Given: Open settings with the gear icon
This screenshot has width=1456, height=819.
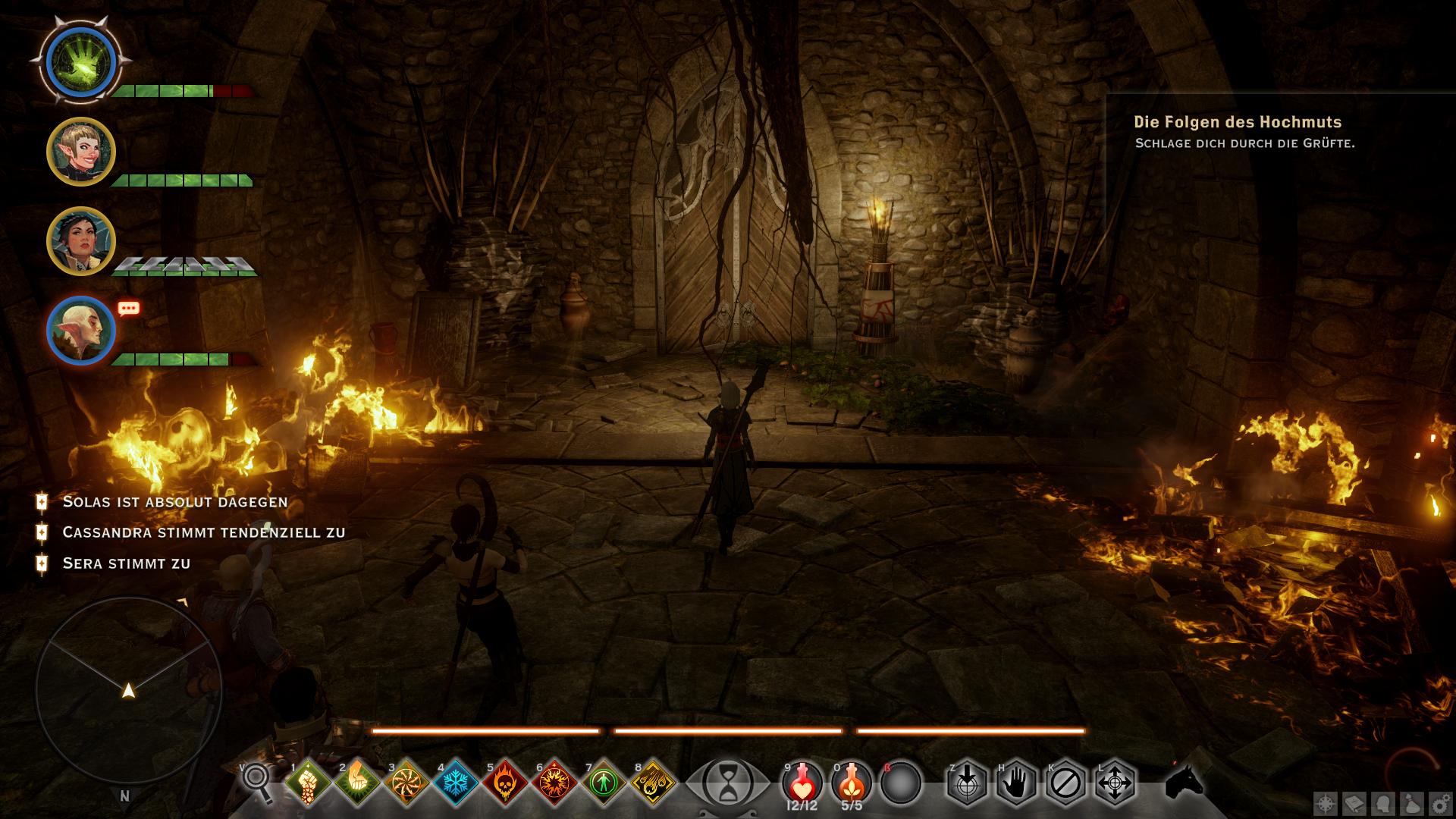Looking at the screenshot, I should (x=1439, y=803).
